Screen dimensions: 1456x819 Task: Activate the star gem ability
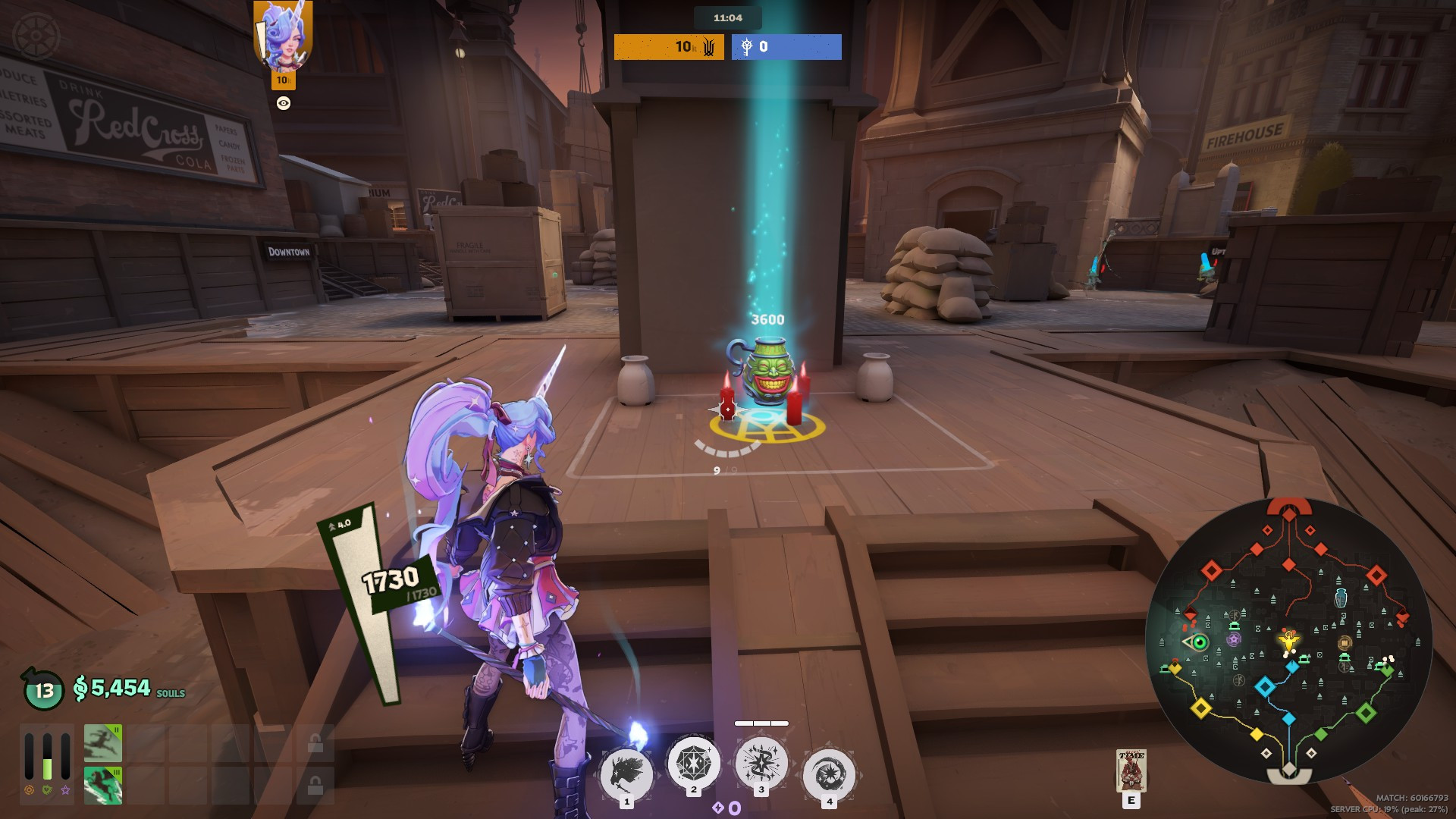[x=693, y=761]
